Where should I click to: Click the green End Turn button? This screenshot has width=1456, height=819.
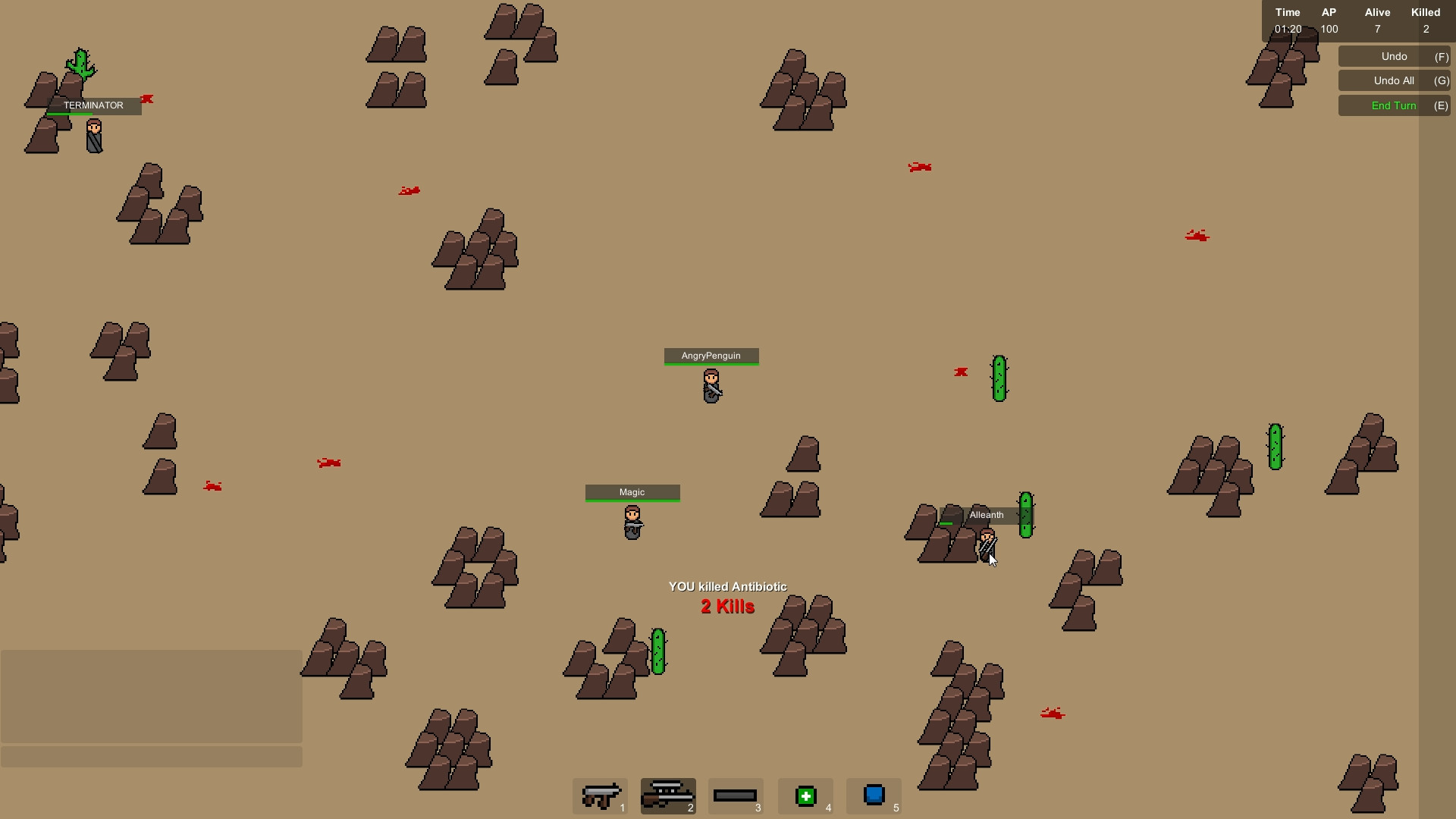(1394, 105)
